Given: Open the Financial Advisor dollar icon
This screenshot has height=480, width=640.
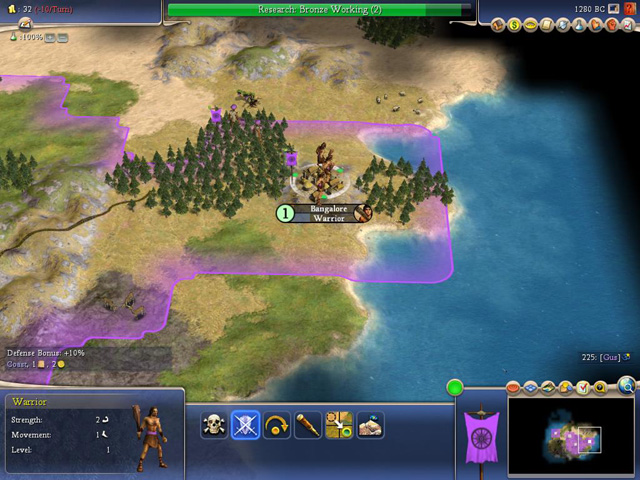Looking at the screenshot, I should (514, 24).
